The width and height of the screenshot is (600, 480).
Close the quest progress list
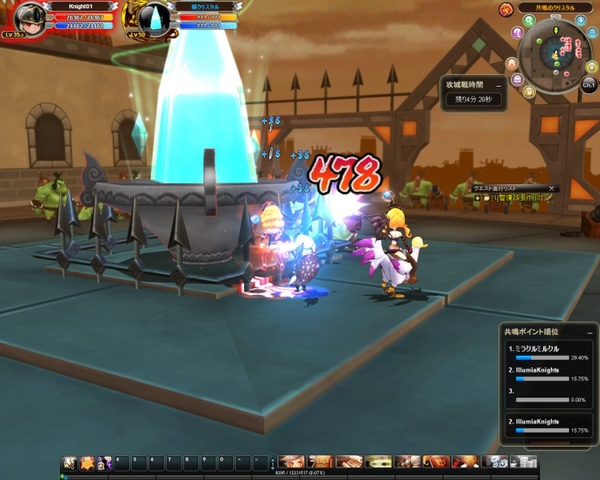(551, 188)
